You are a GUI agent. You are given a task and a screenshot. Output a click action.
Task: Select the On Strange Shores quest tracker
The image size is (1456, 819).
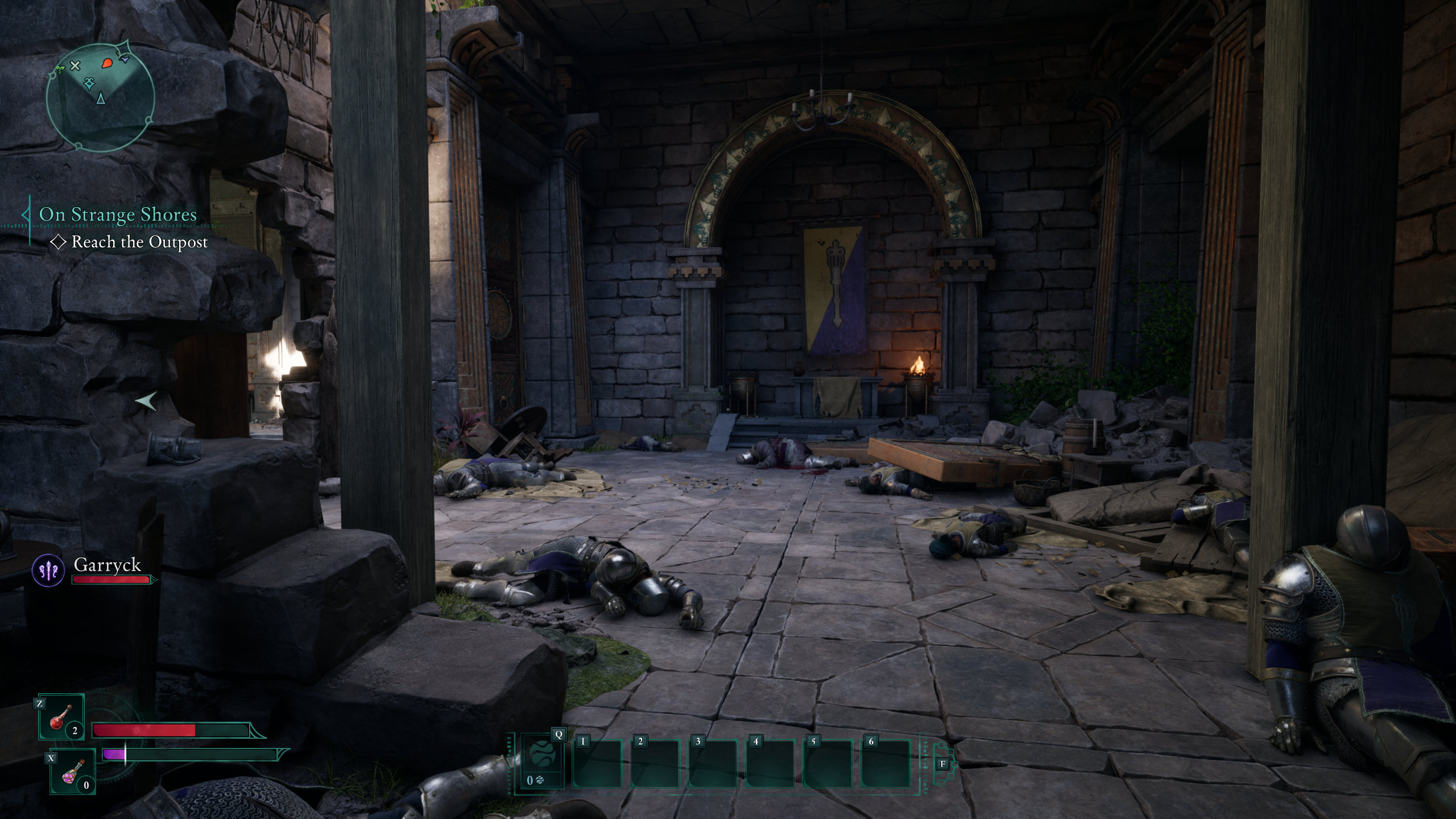coord(118,214)
